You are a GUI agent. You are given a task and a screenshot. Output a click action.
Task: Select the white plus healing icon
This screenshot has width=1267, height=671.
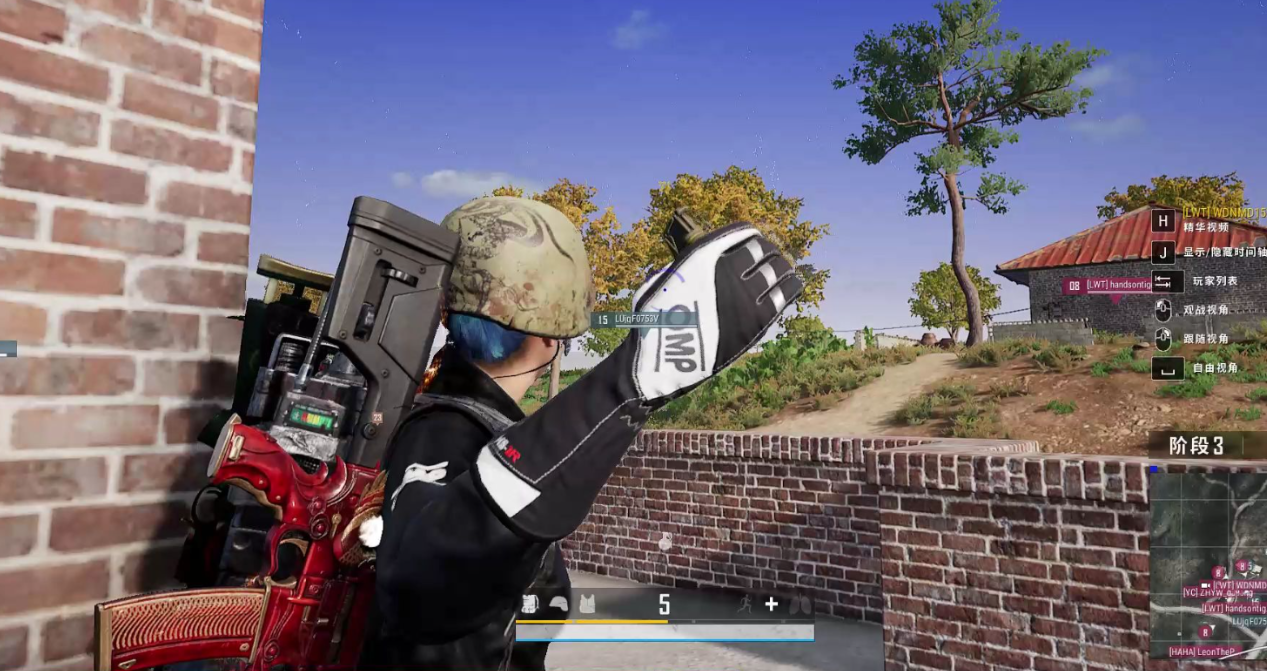(x=771, y=604)
